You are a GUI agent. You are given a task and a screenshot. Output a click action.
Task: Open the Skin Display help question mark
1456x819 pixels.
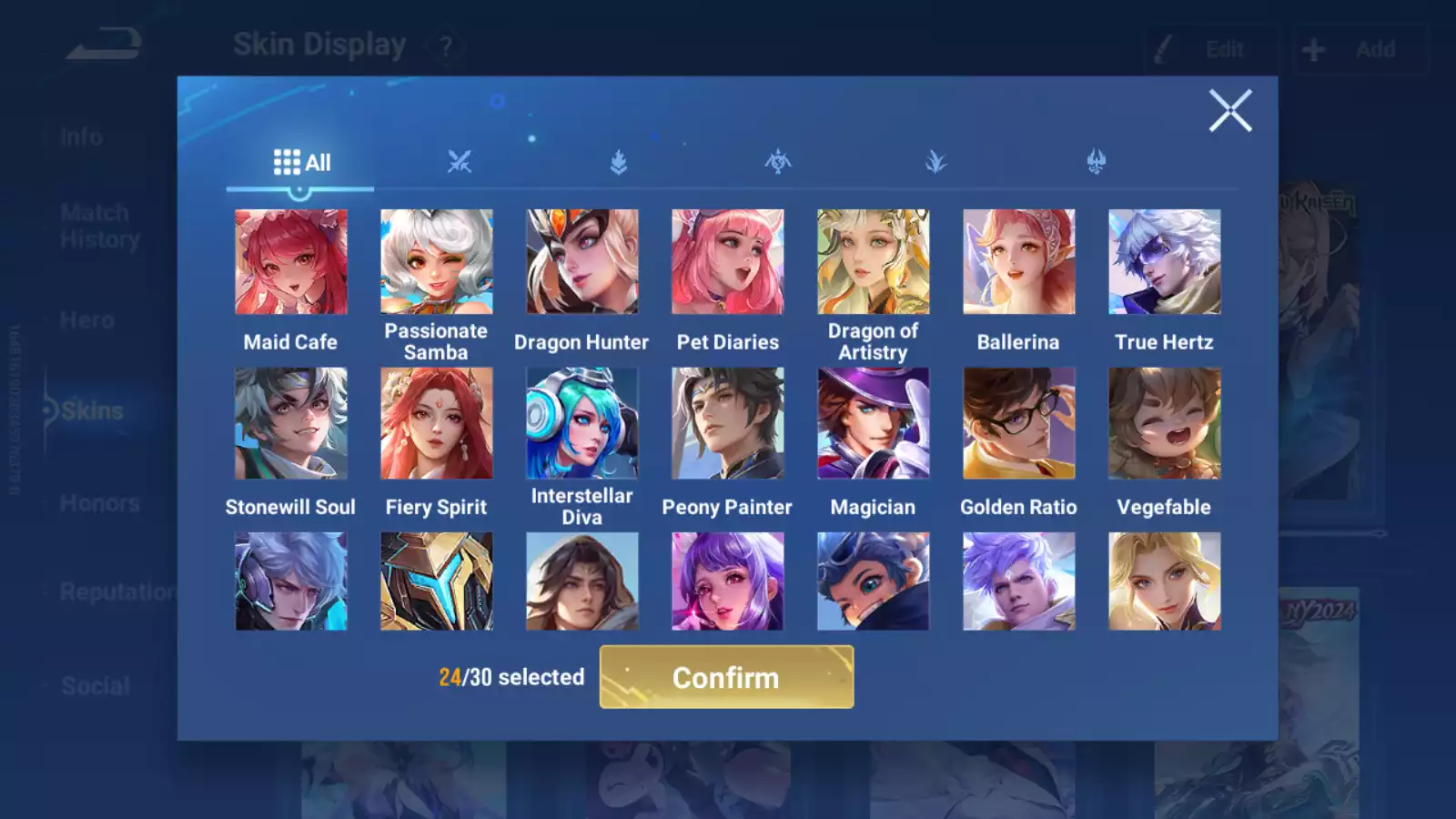[x=444, y=45]
